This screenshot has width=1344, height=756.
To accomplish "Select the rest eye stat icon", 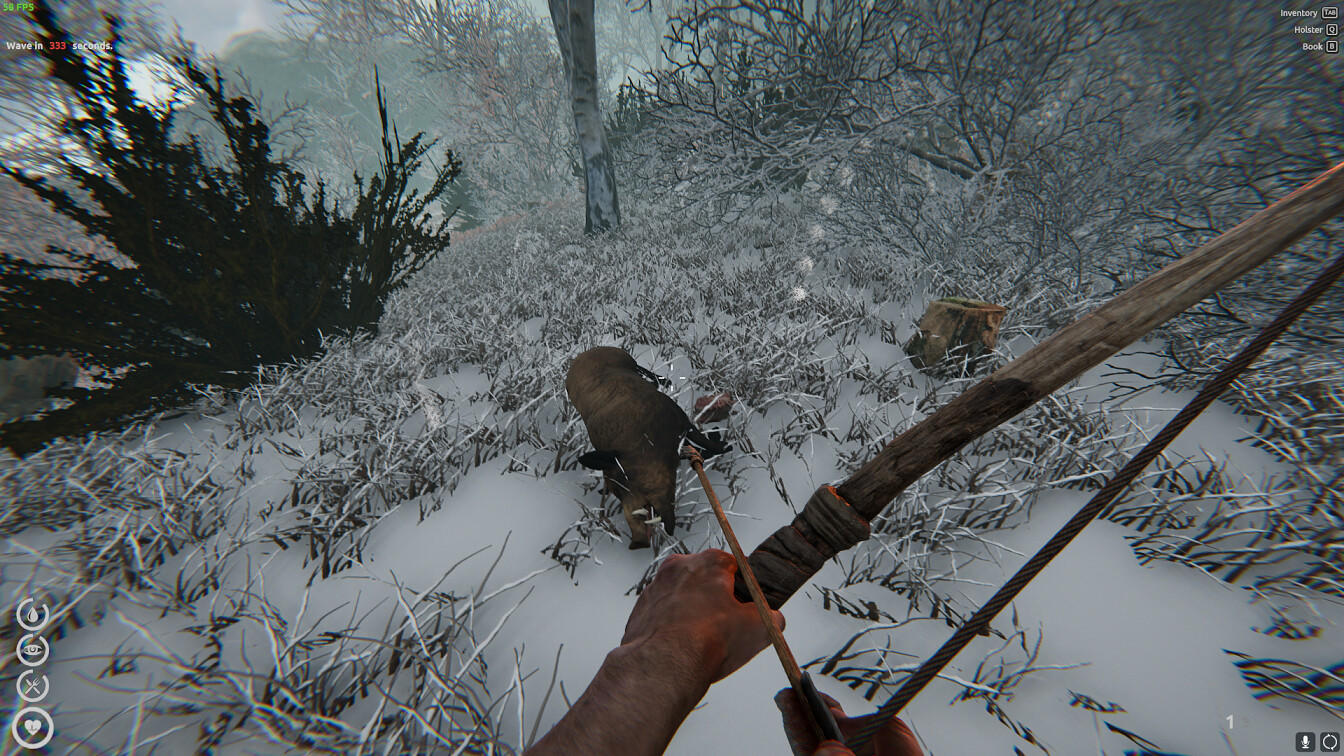I will click(31, 649).
